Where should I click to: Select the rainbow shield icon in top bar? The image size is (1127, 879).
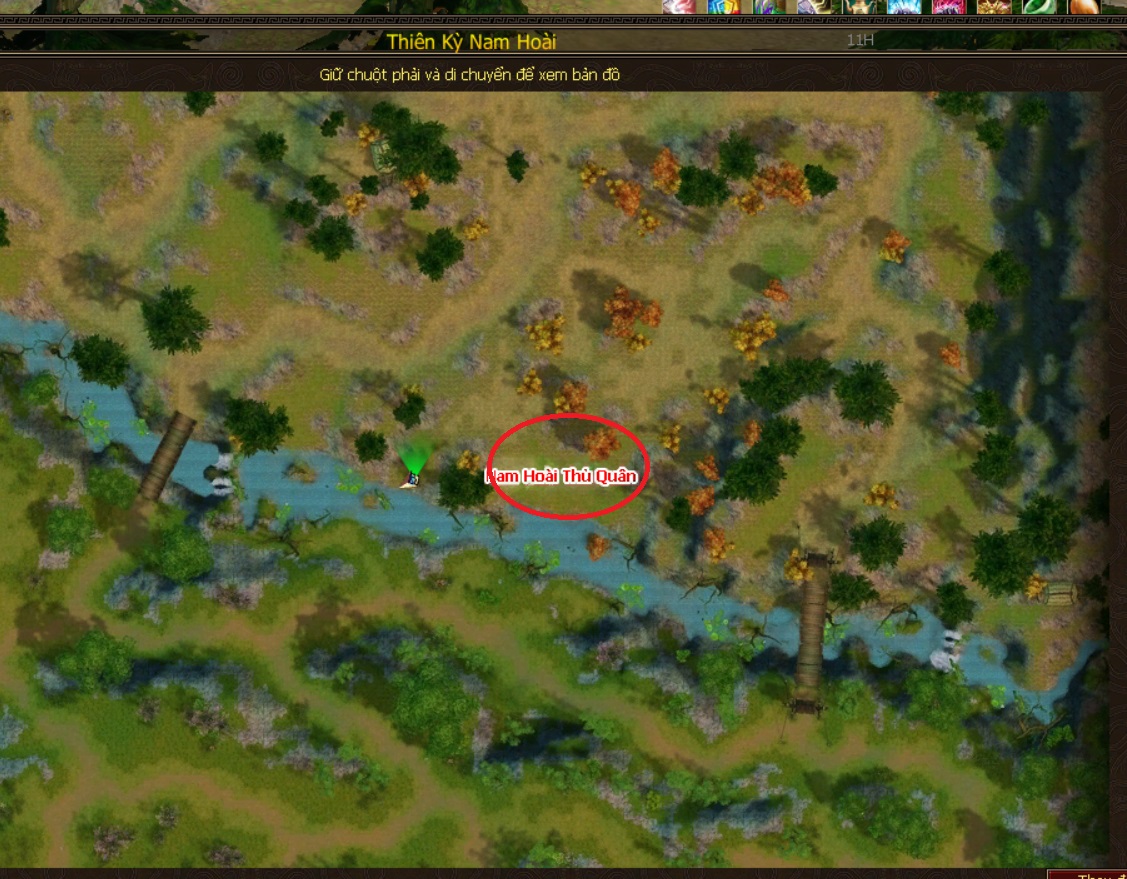pos(722,7)
